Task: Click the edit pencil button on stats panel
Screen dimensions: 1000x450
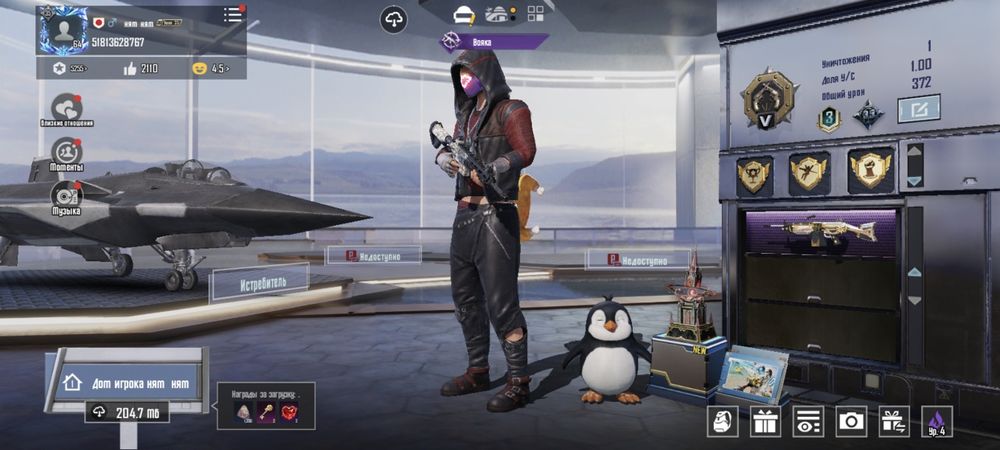Action: tap(918, 108)
